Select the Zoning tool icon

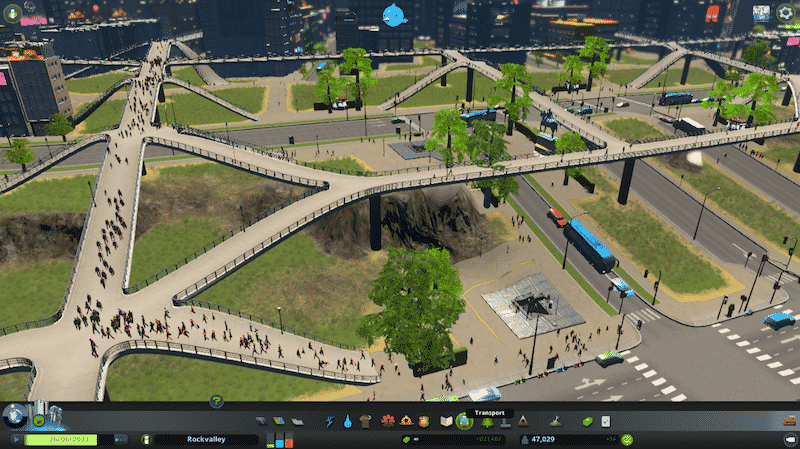(278, 422)
